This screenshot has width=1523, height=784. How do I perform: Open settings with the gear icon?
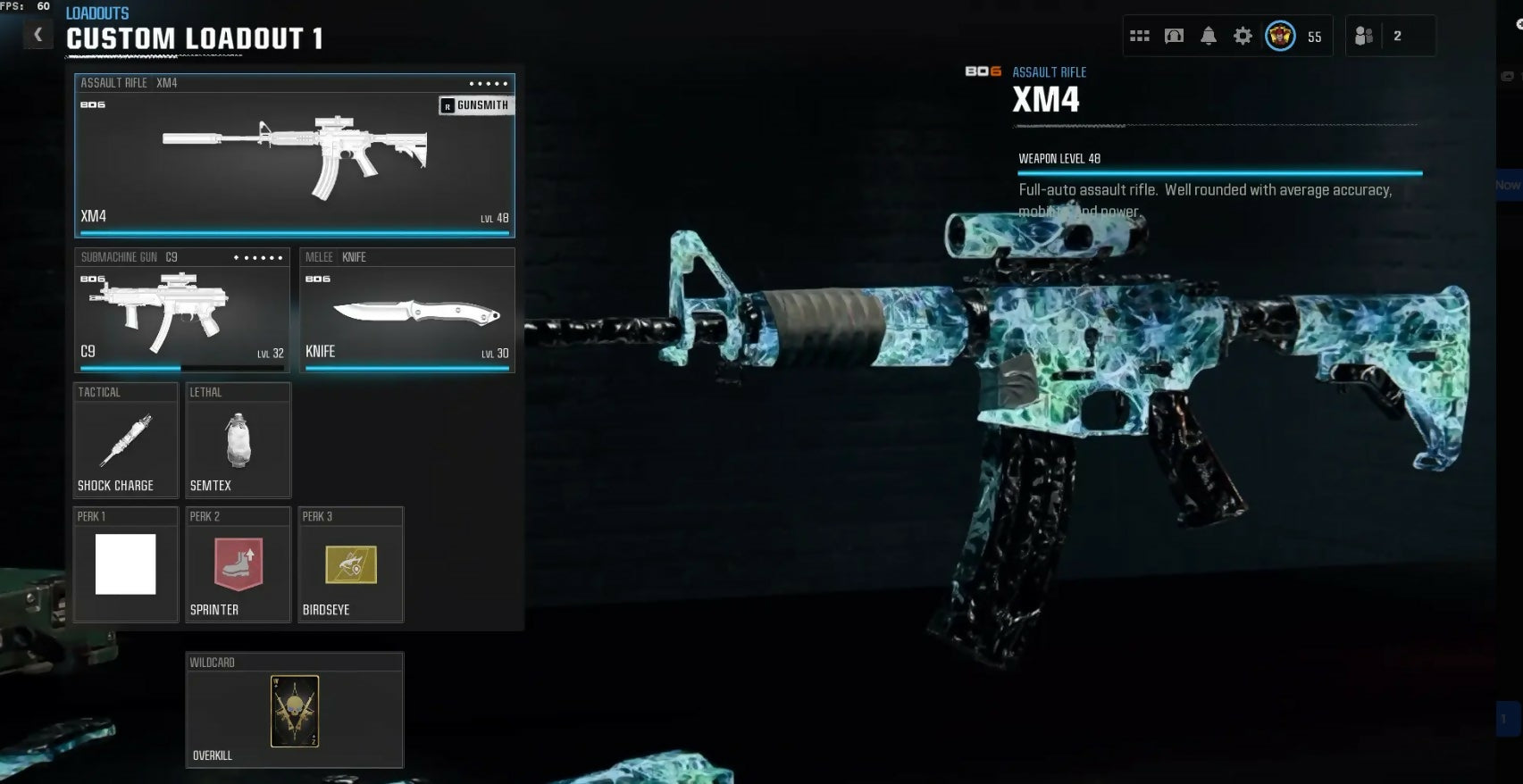[x=1243, y=37]
